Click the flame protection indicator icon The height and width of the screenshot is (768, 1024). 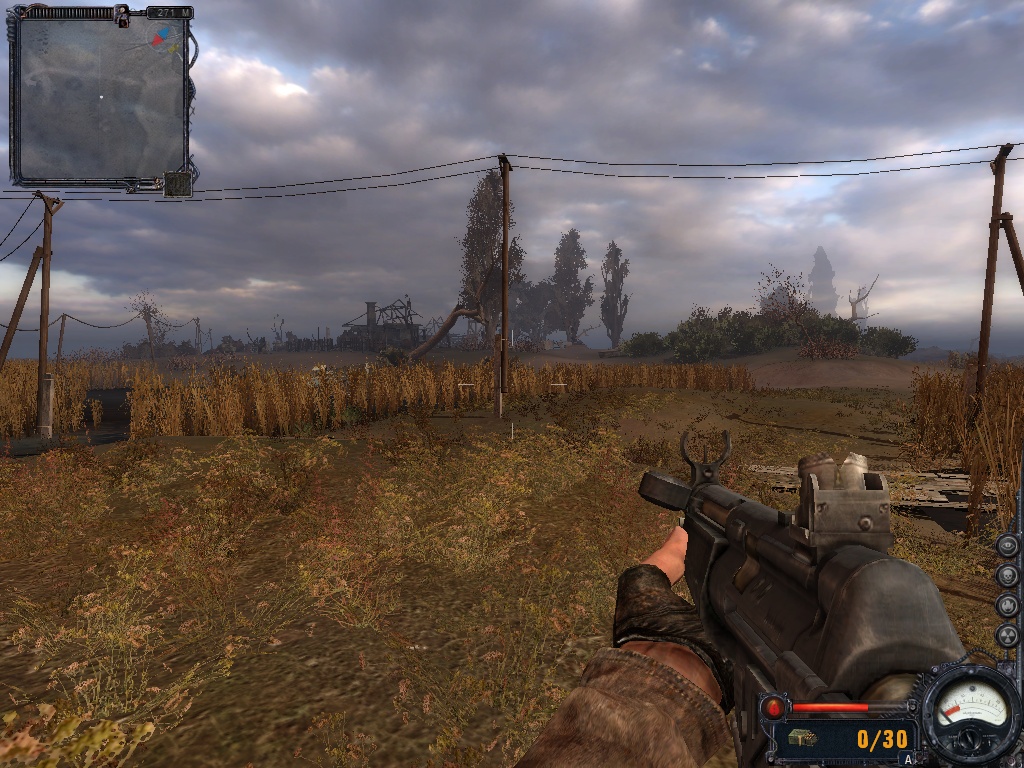click(x=1007, y=605)
